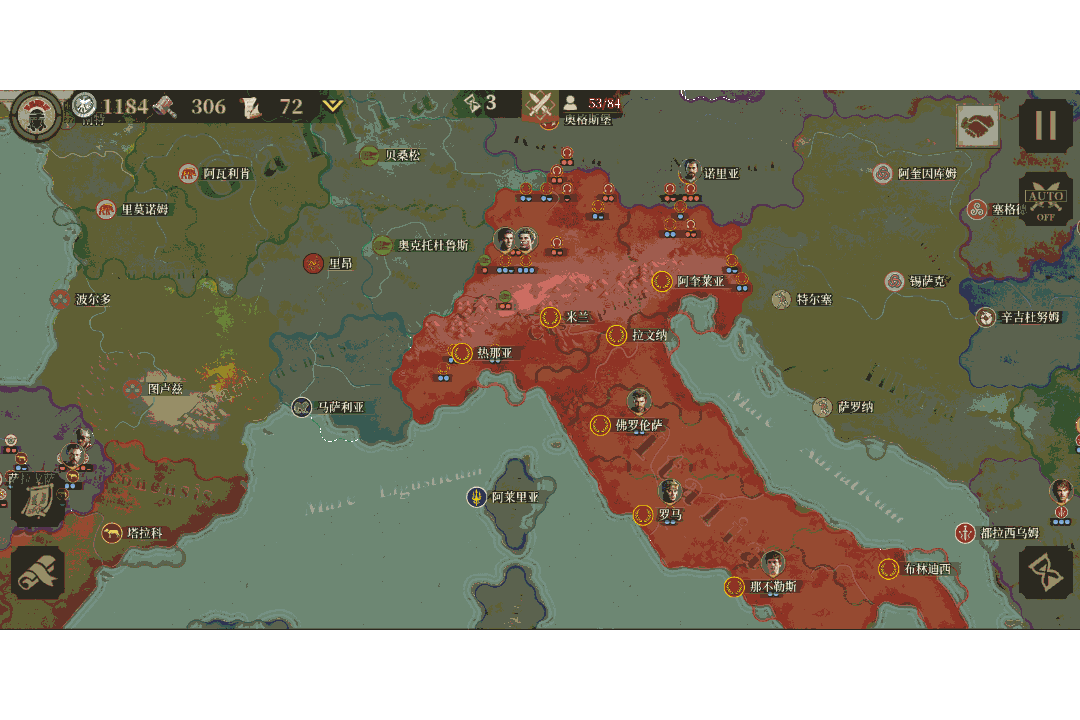Select the city of 罗马
Viewport: 1080px width, 720px height.
point(644,515)
